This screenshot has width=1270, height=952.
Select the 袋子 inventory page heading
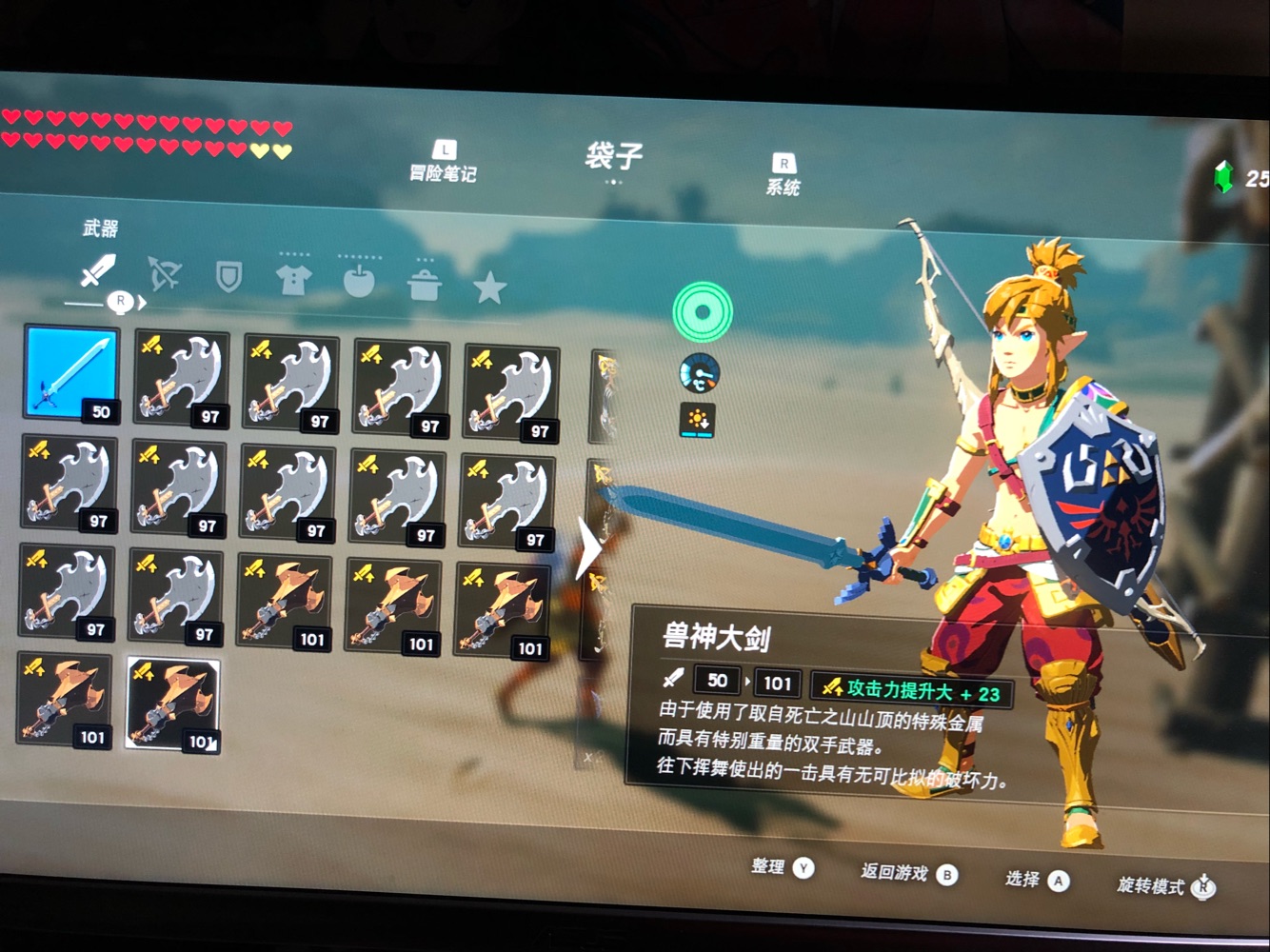[x=614, y=156]
